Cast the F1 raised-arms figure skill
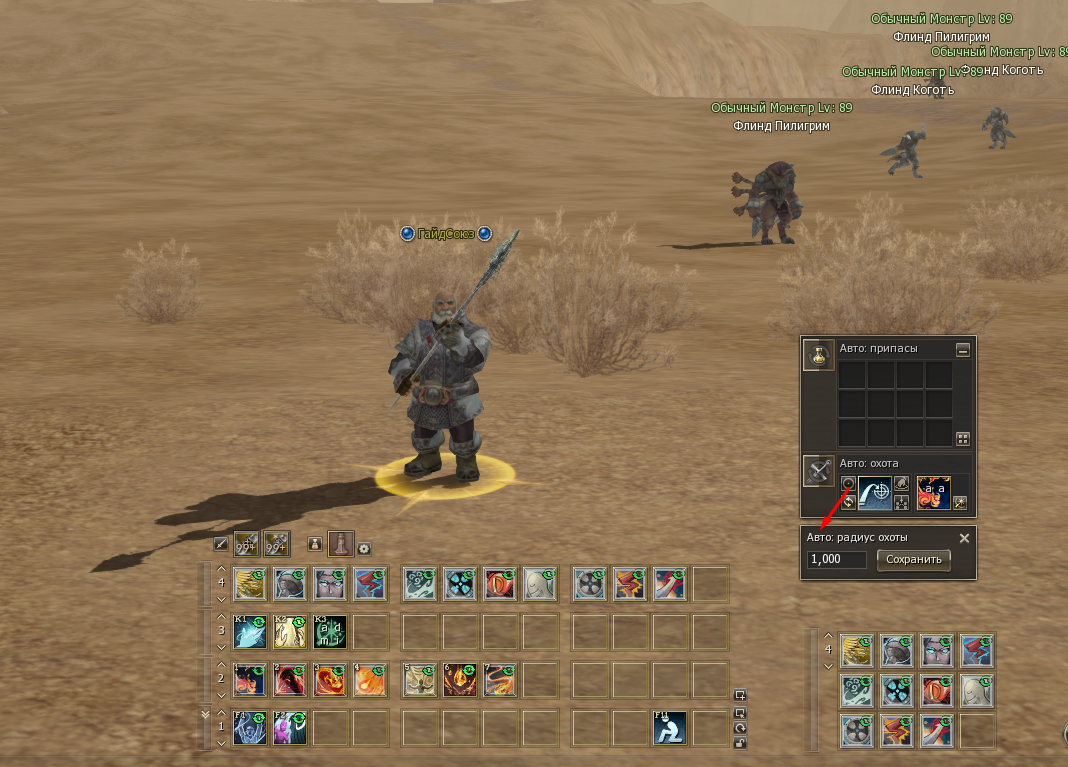Image resolution: width=1068 pixels, height=767 pixels. click(250, 728)
